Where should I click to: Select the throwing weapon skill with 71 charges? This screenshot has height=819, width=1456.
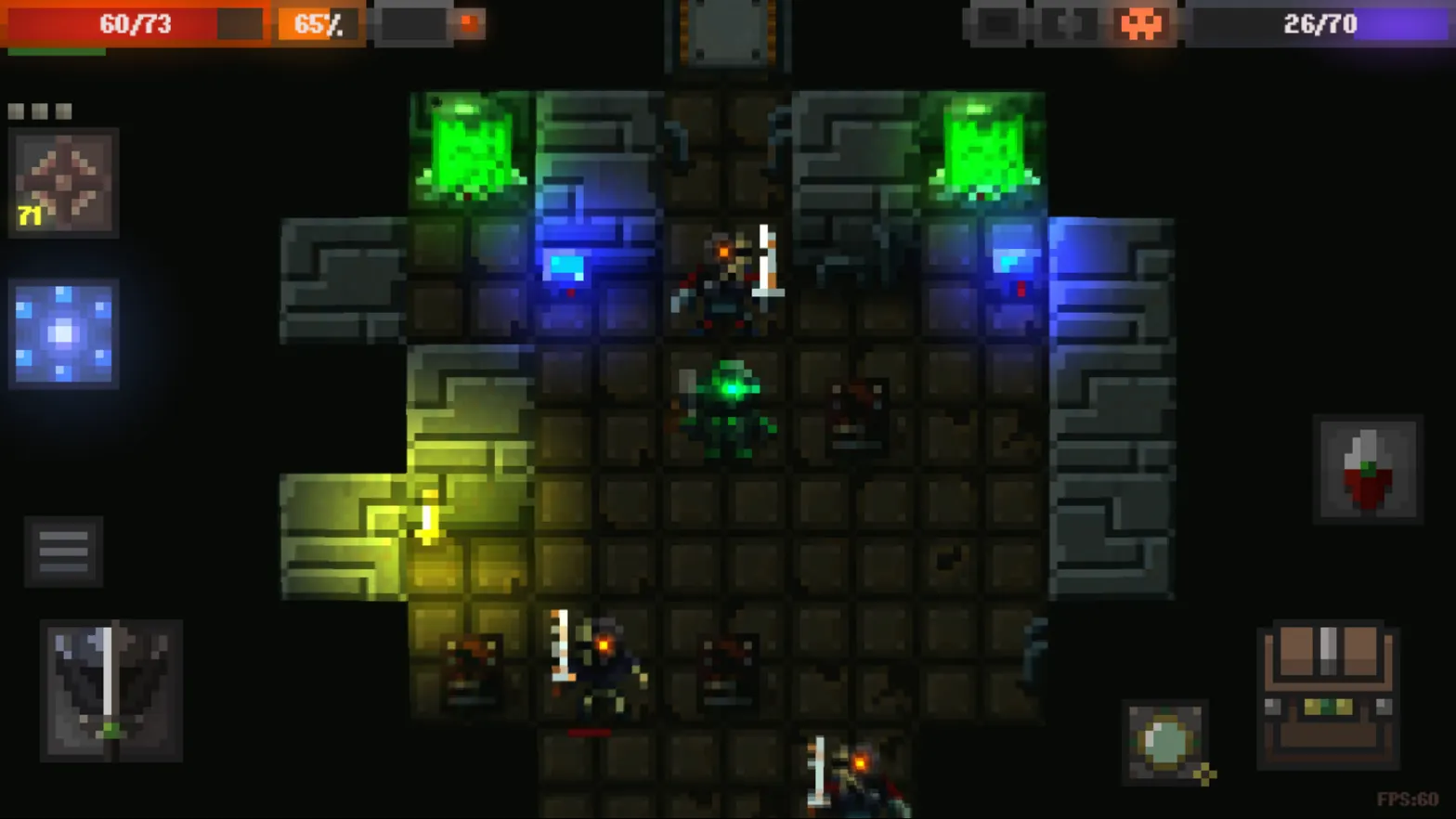tap(63, 184)
